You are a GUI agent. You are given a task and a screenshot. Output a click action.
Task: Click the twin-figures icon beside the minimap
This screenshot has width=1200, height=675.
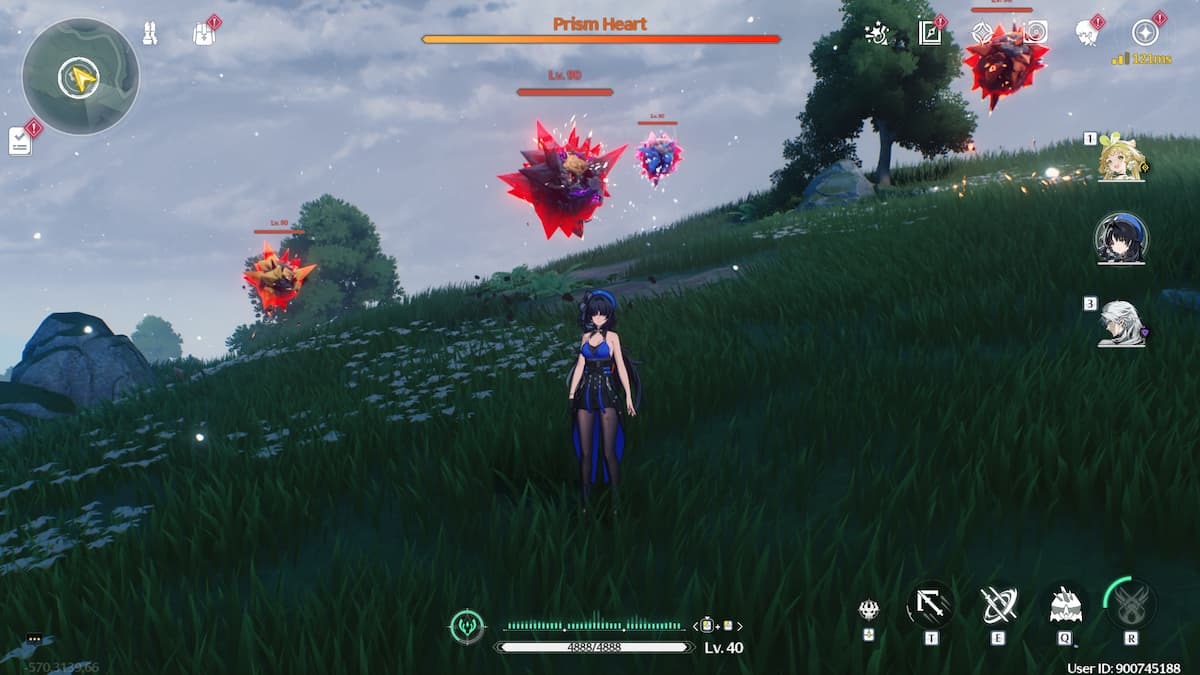point(151,33)
